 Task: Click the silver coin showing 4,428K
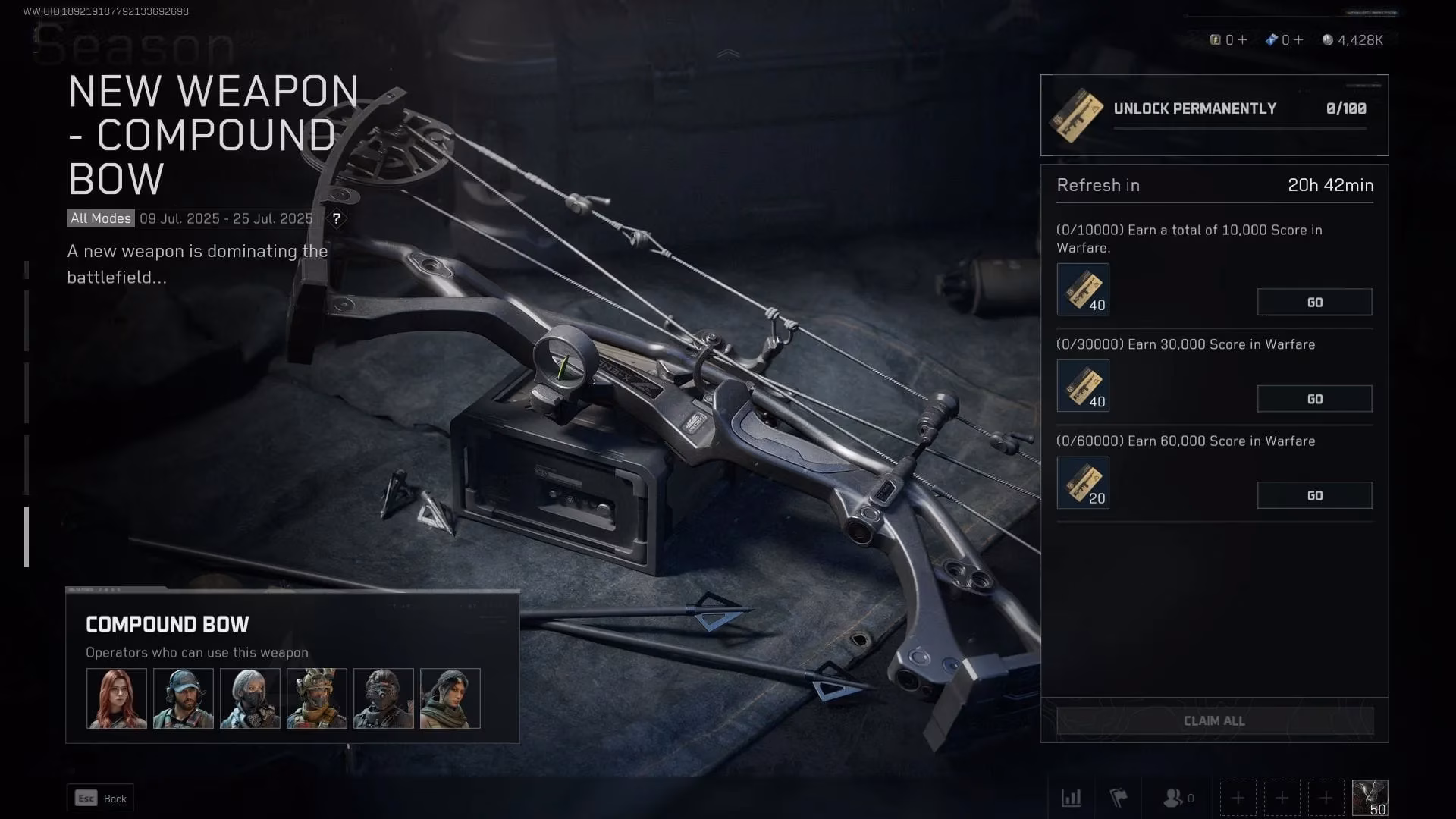click(x=1329, y=40)
